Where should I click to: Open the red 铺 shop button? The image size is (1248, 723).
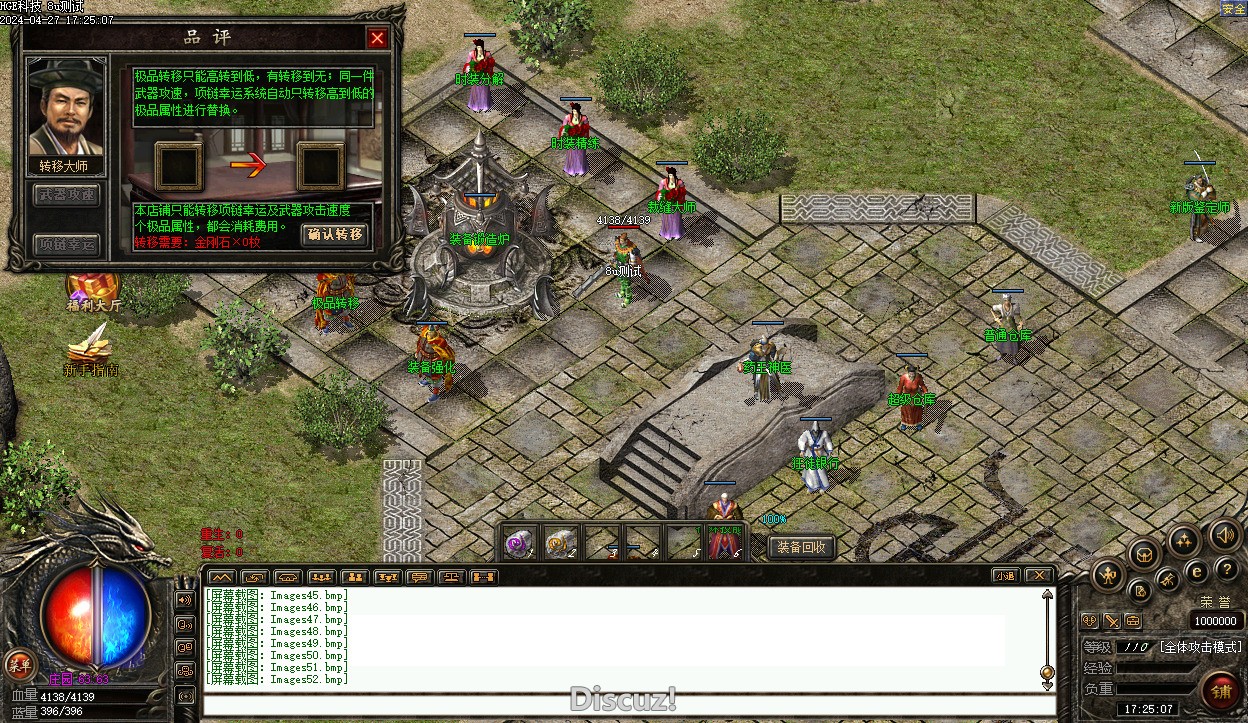click(1221, 691)
